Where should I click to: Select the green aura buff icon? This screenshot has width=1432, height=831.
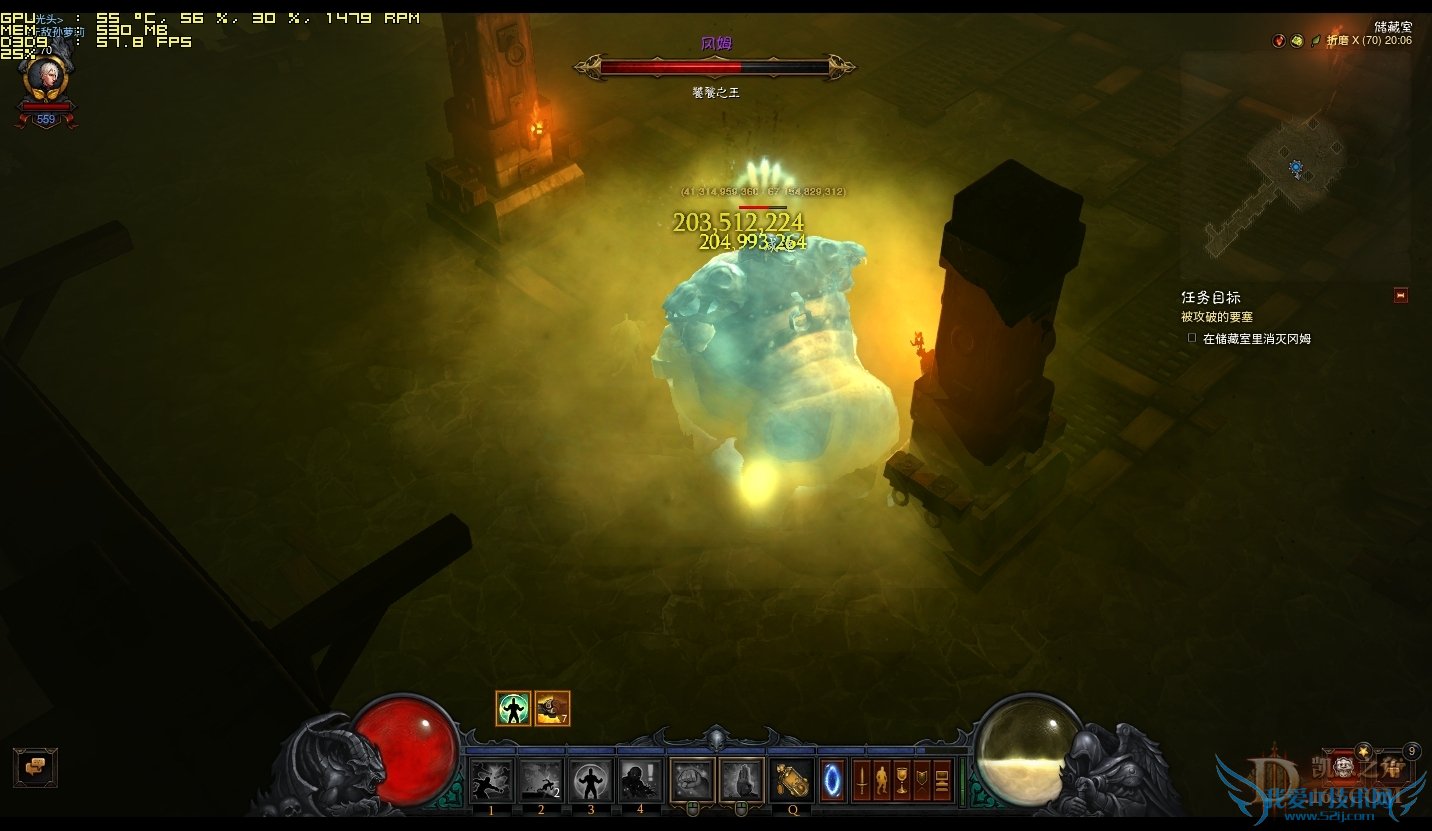513,709
